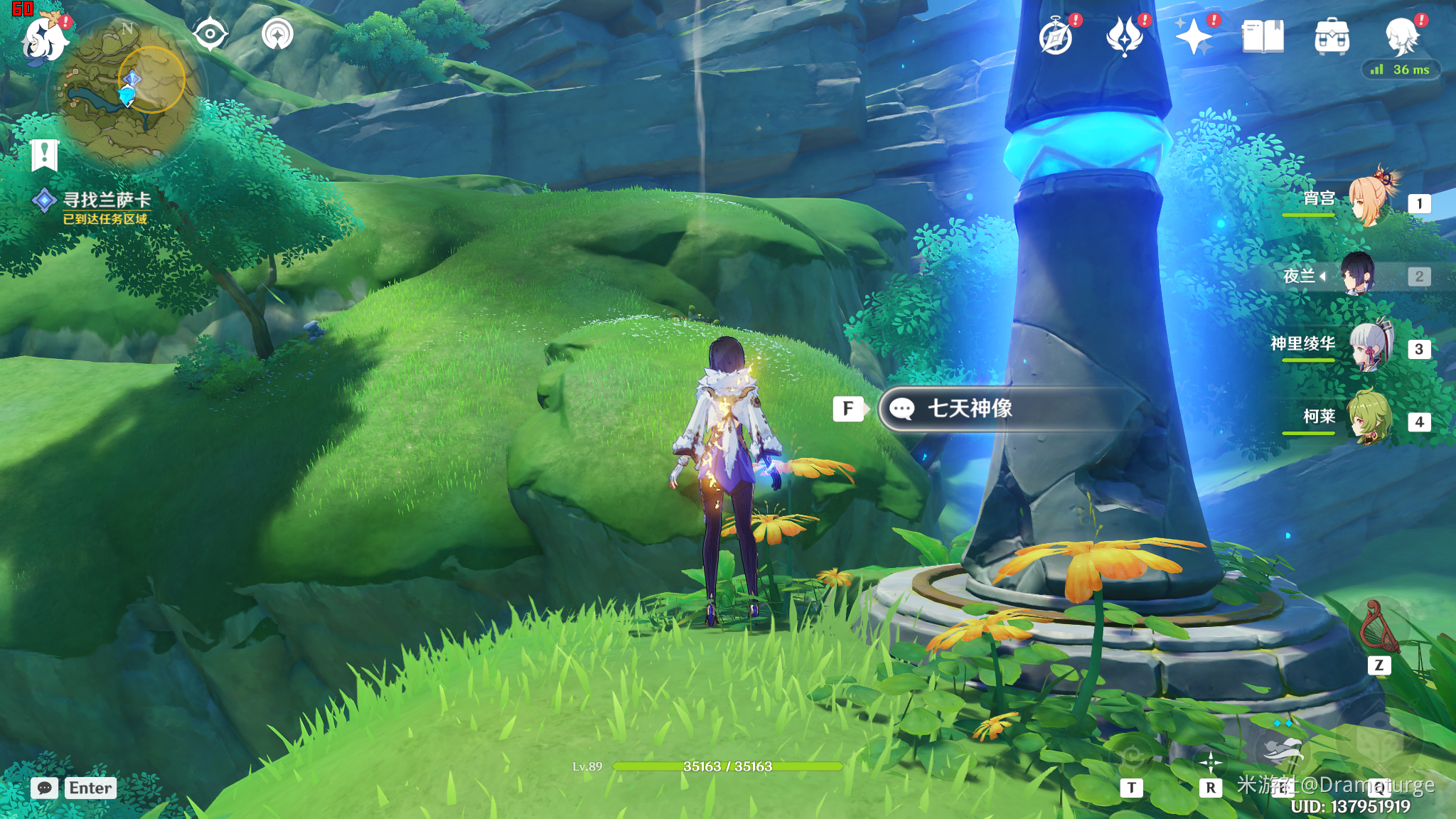
Task: Open the wish star icon
Action: coord(1193,37)
